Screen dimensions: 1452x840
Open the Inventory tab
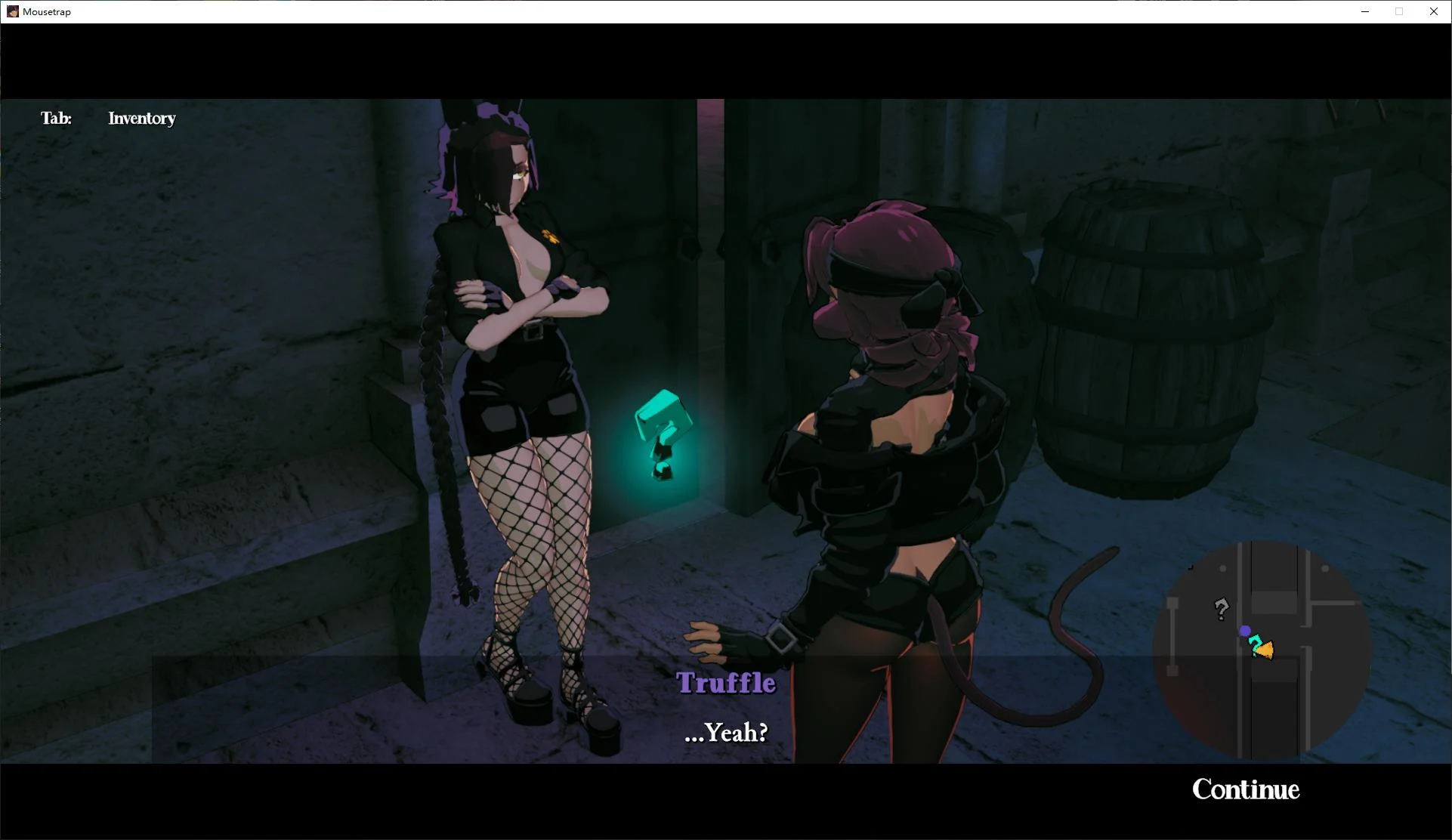point(141,118)
